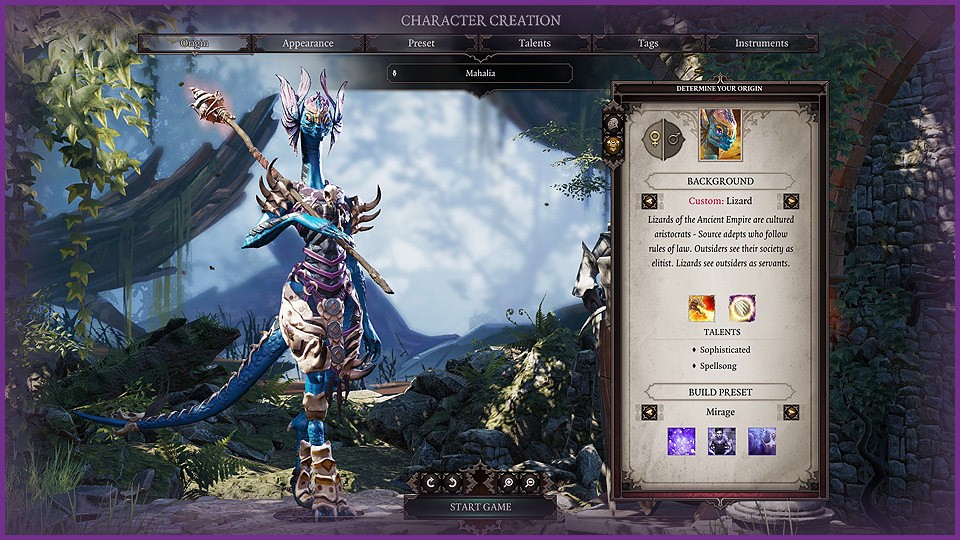Click the lizard character portrait
960x540 pixels.
coord(720,134)
